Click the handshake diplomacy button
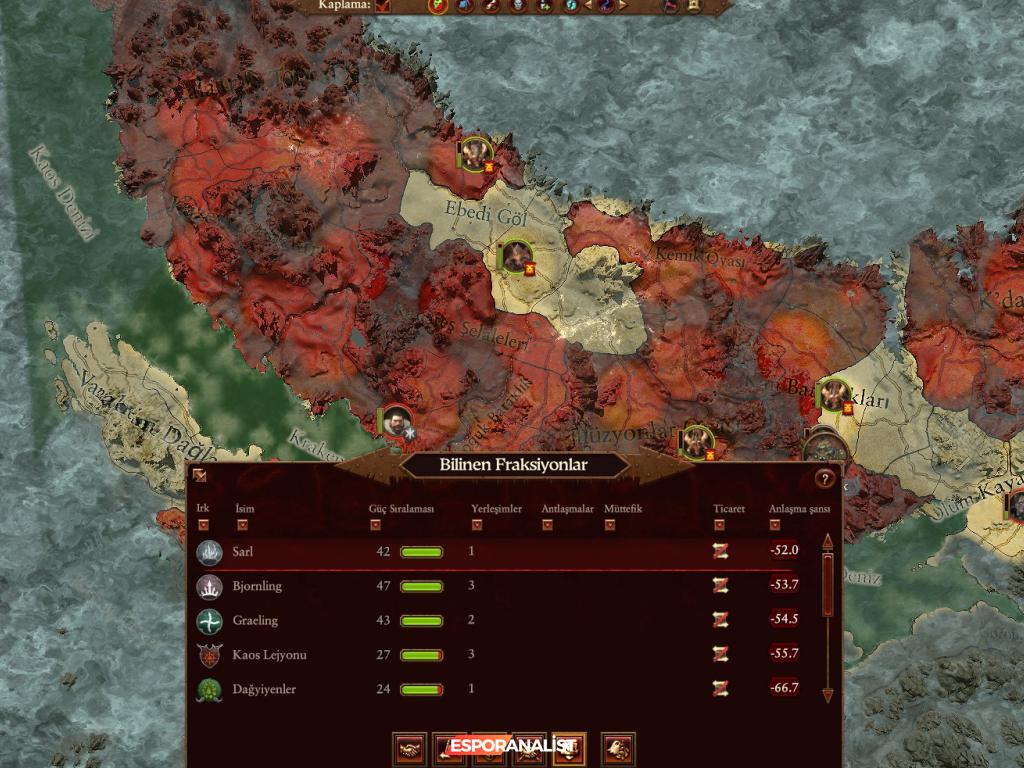Viewport: 1024px width, 768px height. (x=411, y=748)
